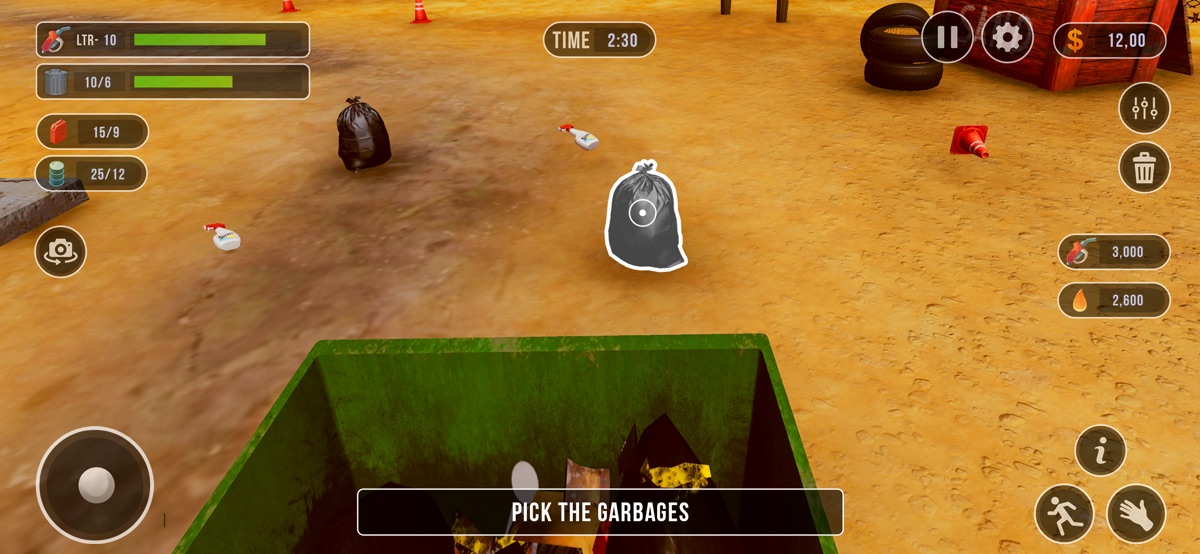1200x554 pixels.
Task: Pick up the outlined garbage bag
Action: pos(642,214)
